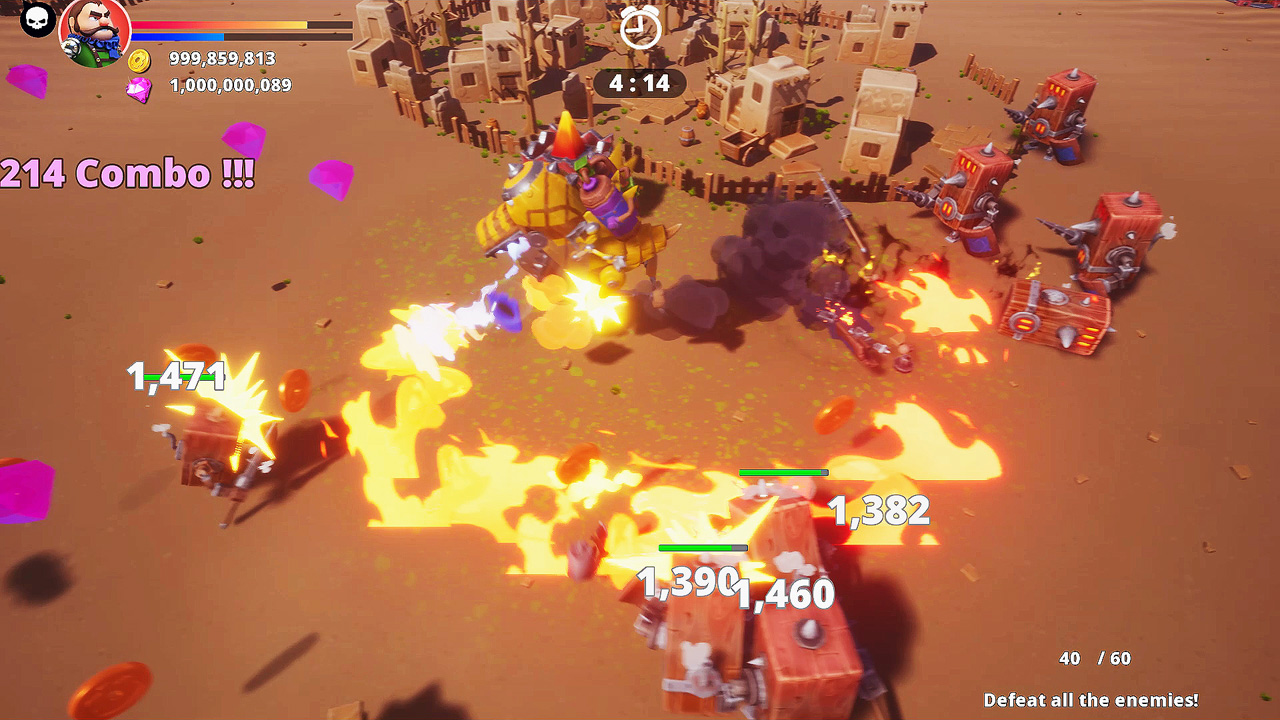Click the gold coin currency icon
This screenshot has width=1280, height=720.
(x=141, y=59)
